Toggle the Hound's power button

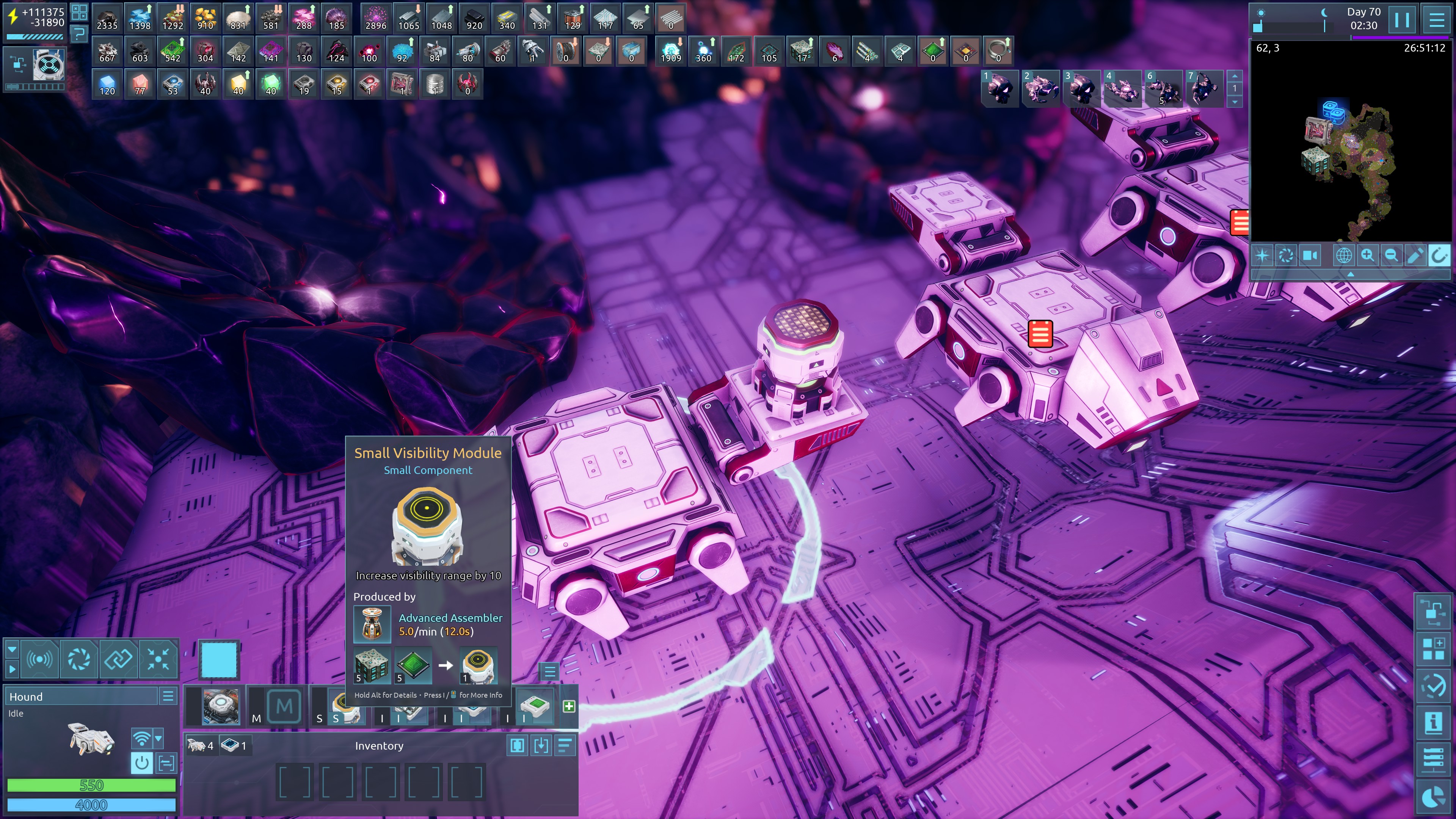pyautogui.click(x=141, y=763)
